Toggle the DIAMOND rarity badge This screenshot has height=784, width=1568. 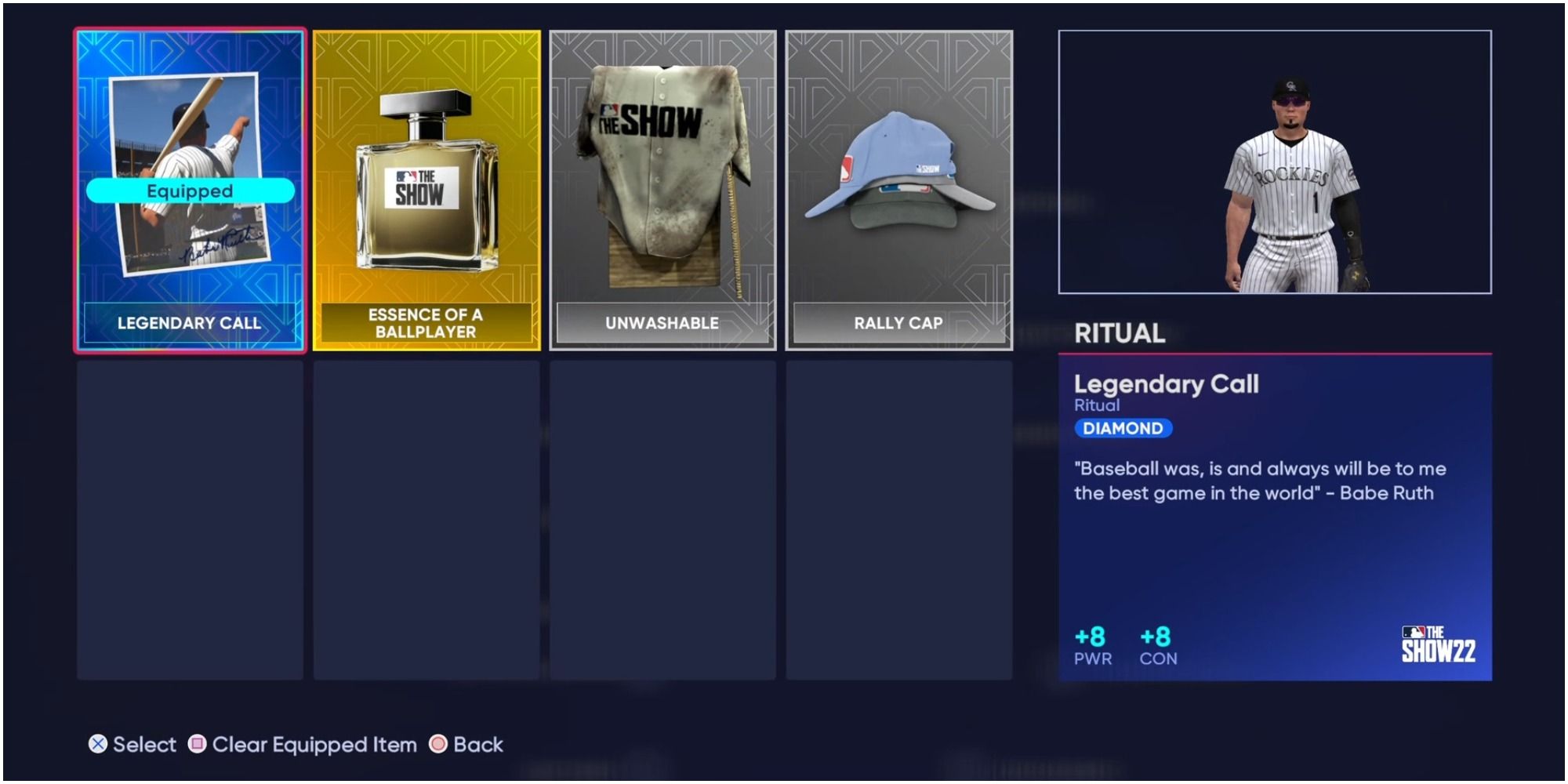pyautogui.click(x=1124, y=428)
